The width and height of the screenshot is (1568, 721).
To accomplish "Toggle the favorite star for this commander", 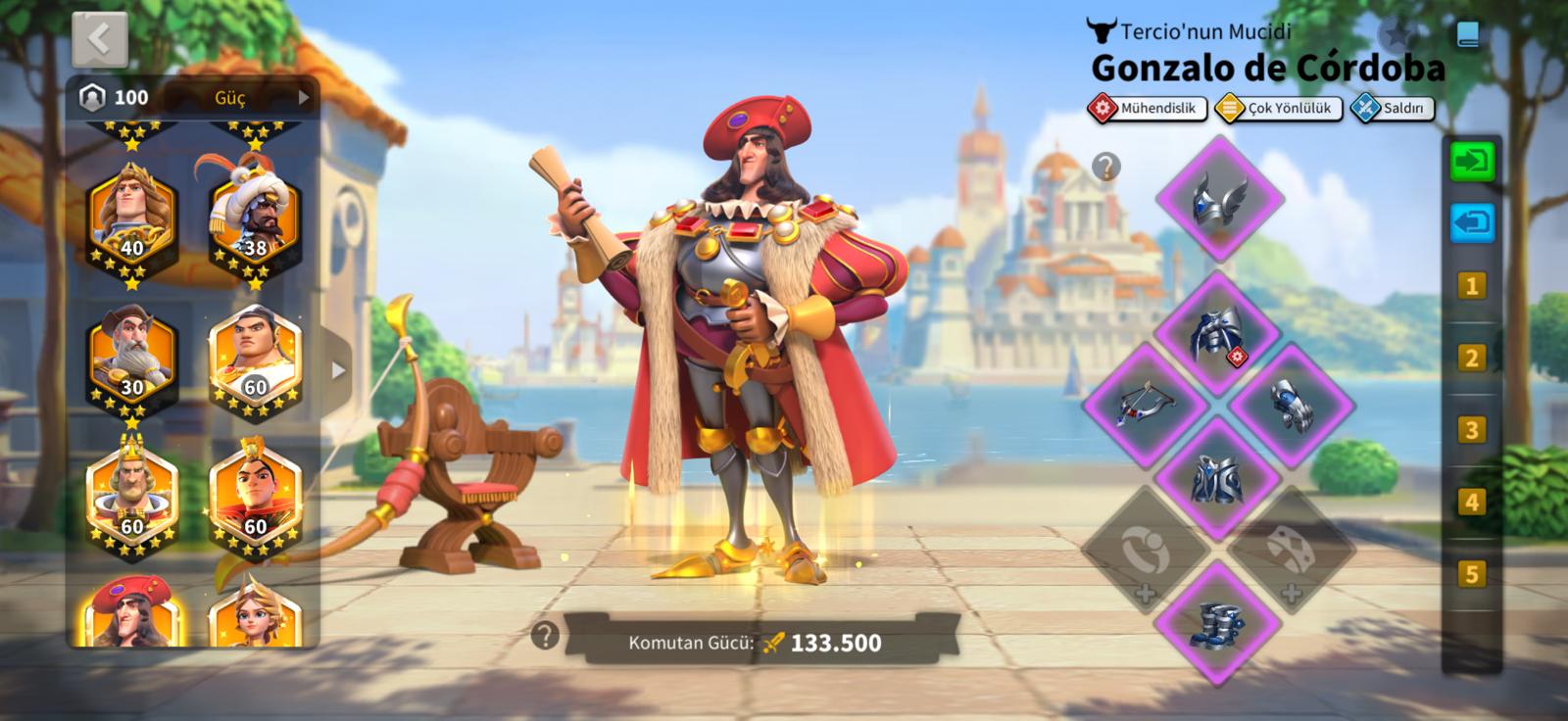I will [1397, 35].
